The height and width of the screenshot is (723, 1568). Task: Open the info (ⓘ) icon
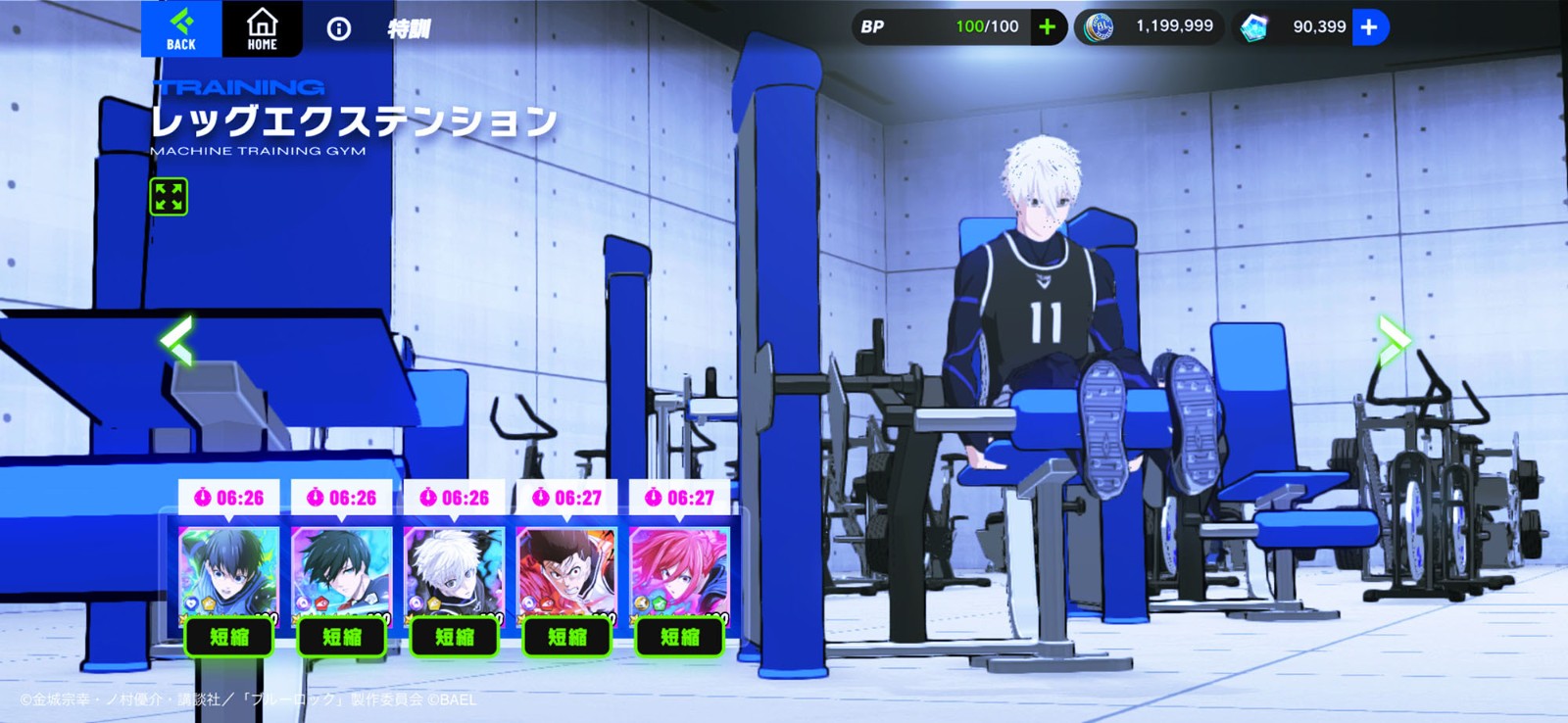click(339, 28)
